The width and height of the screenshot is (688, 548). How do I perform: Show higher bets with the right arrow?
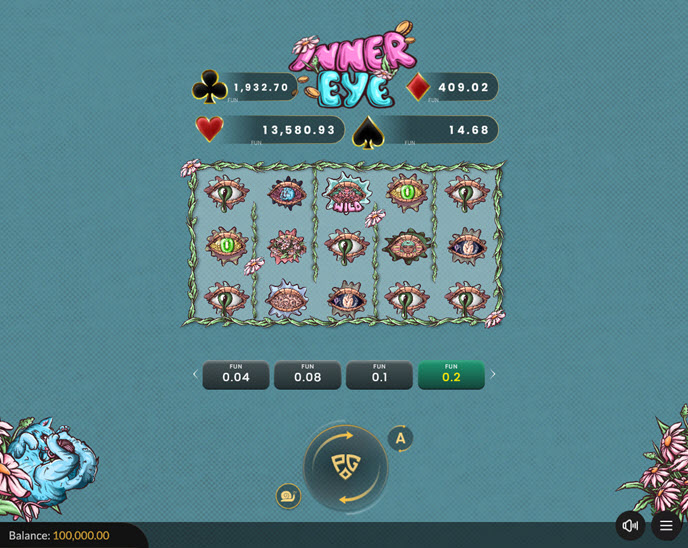click(x=493, y=375)
